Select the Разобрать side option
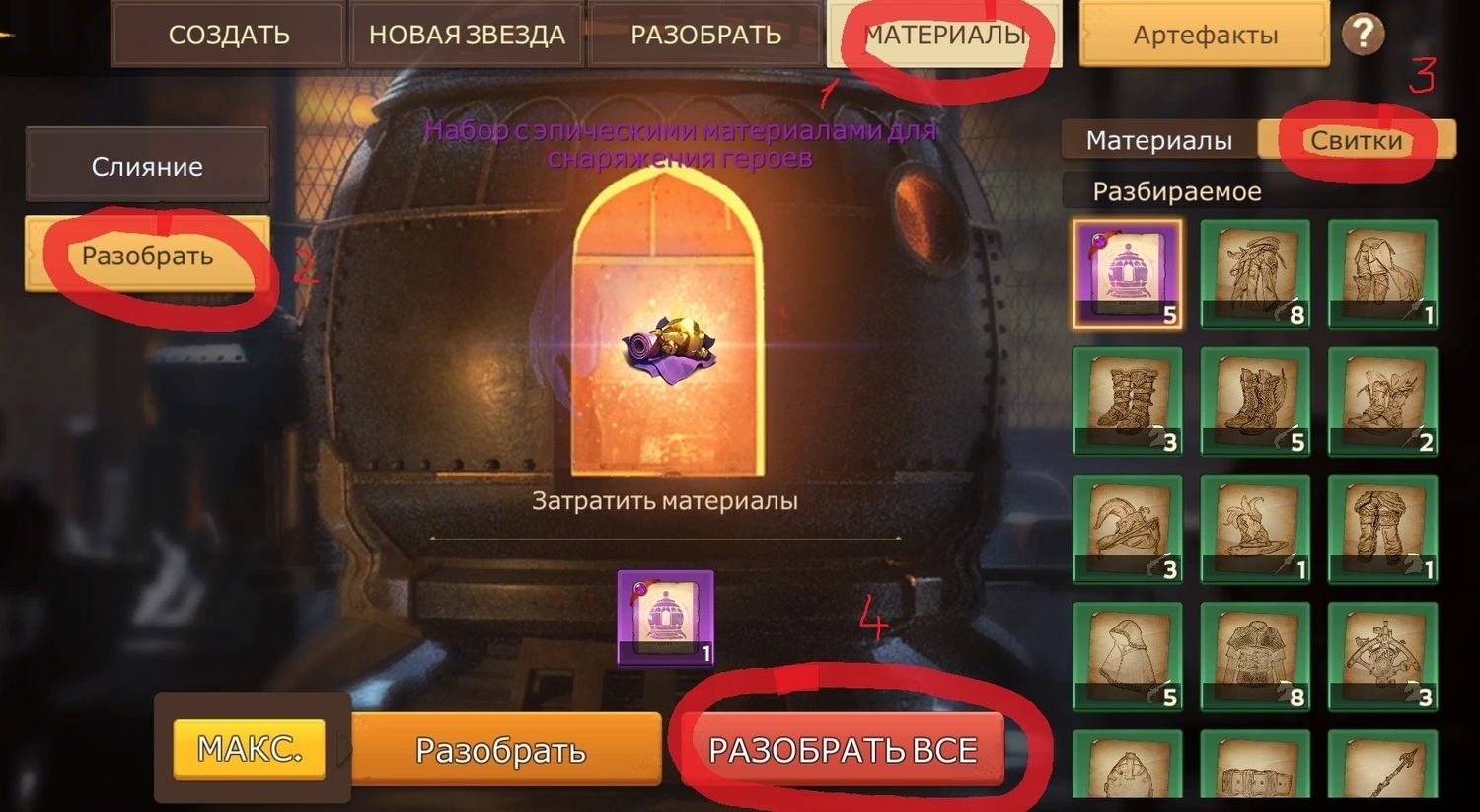Image resolution: width=1480 pixels, height=812 pixels. 147,256
